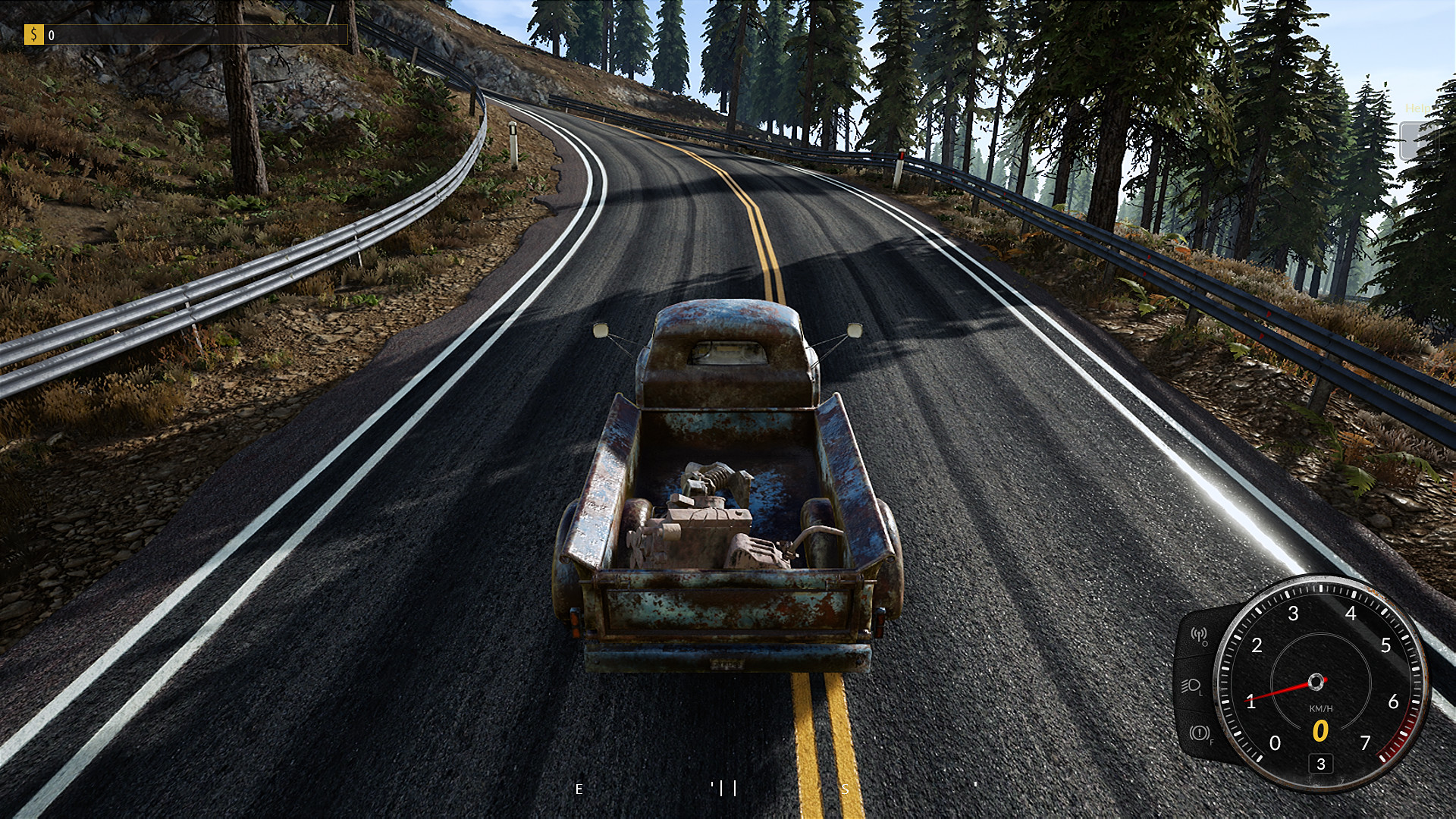Open the dashboard switch panel beside the tachometer
Image resolution: width=1456 pixels, height=819 pixels.
[1194, 686]
